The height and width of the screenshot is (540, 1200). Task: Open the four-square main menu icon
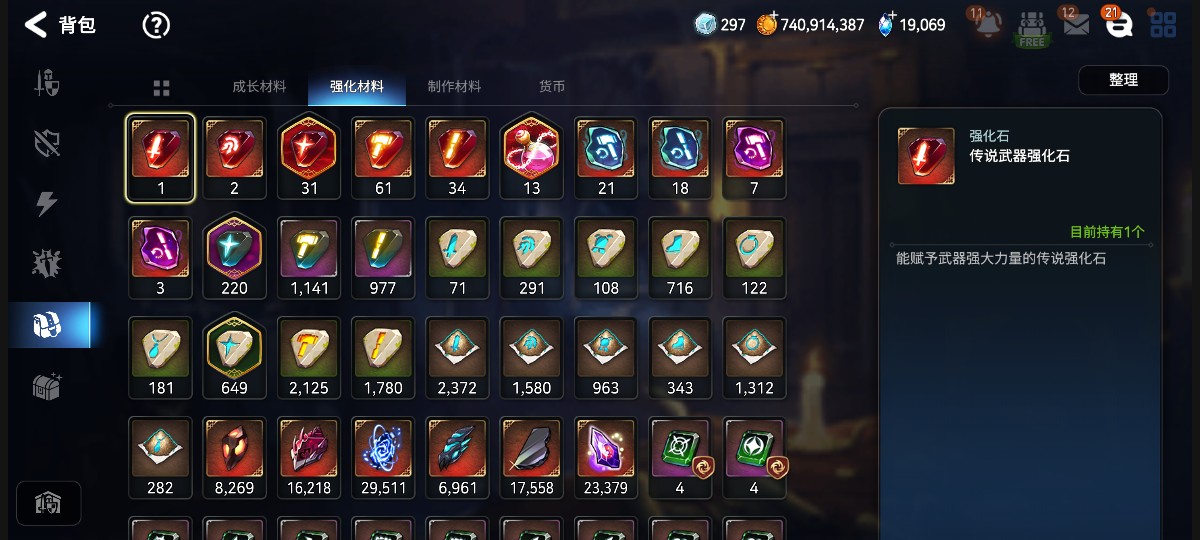coord(1163,25)
